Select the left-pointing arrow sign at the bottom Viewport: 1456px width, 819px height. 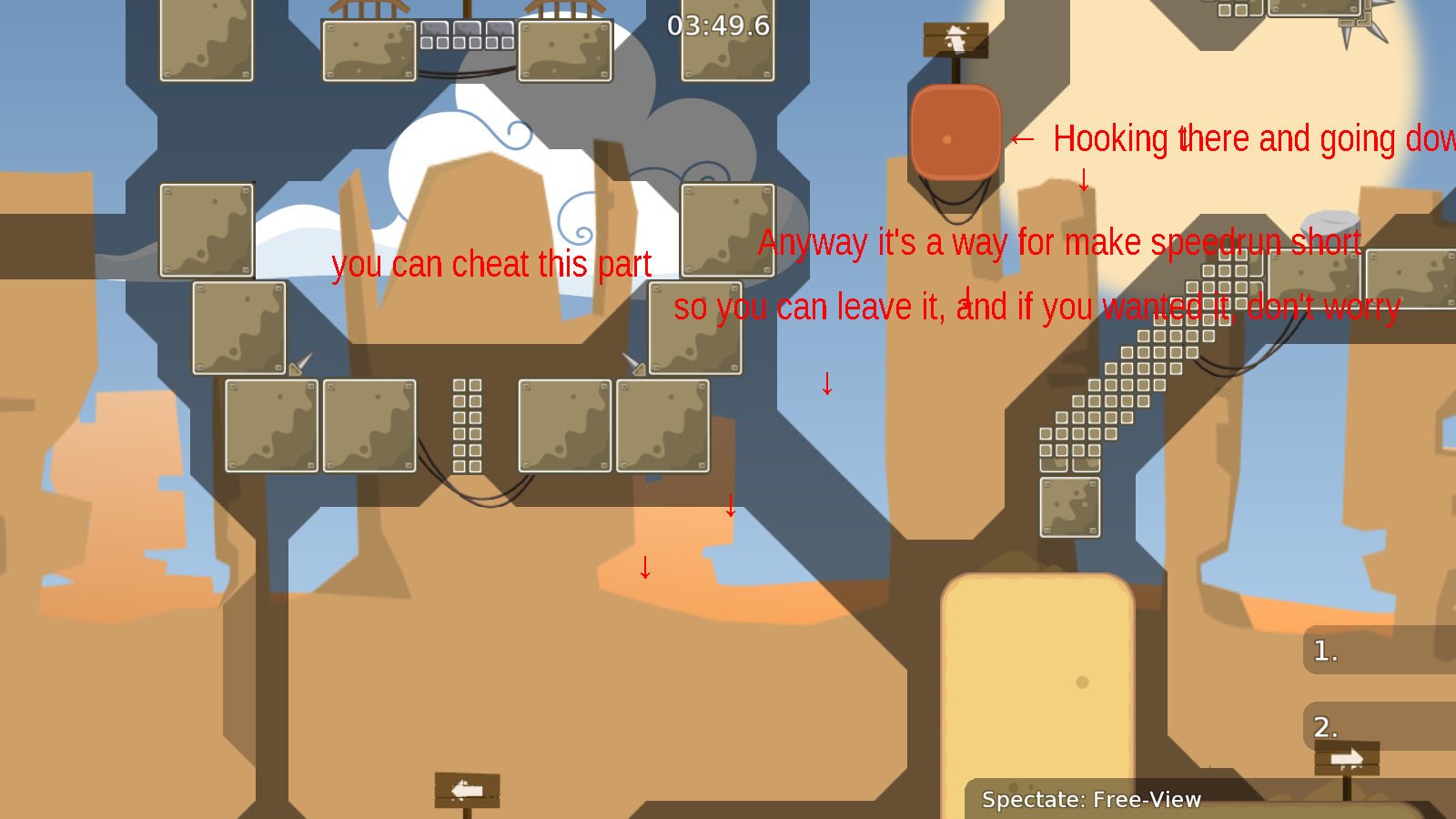point(468,790)
